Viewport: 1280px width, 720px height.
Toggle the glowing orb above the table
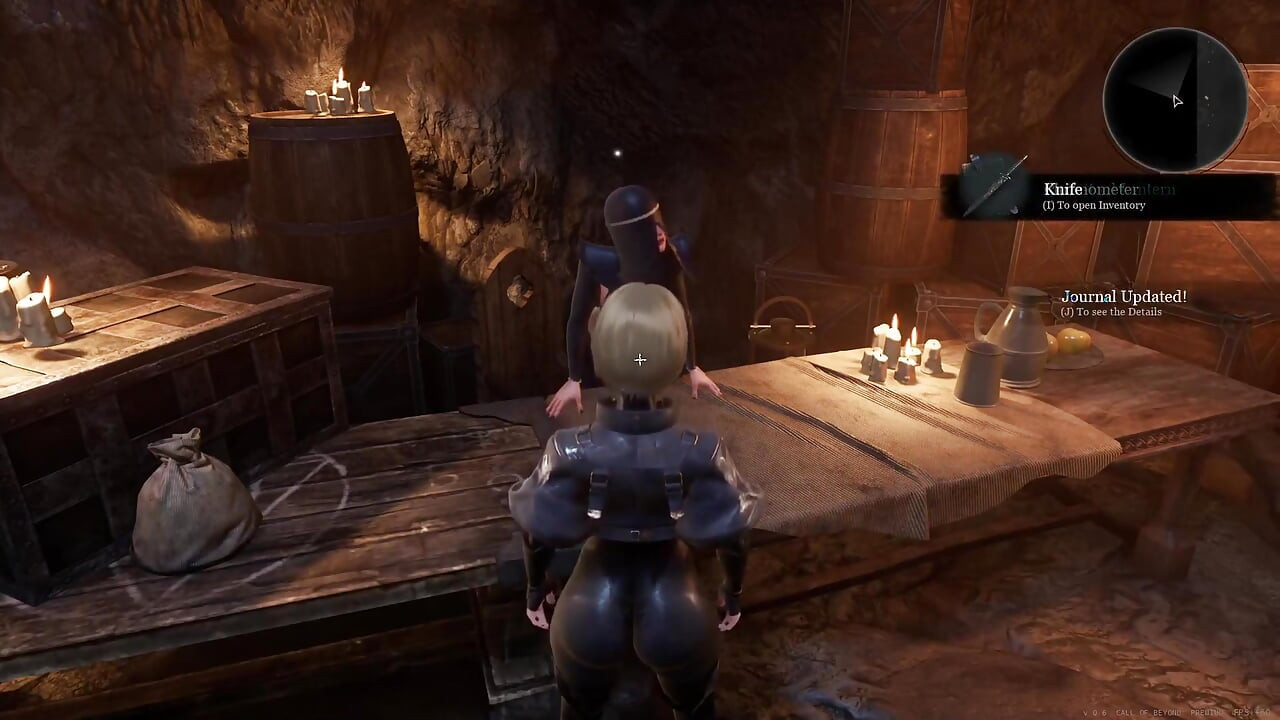point(617,153)
